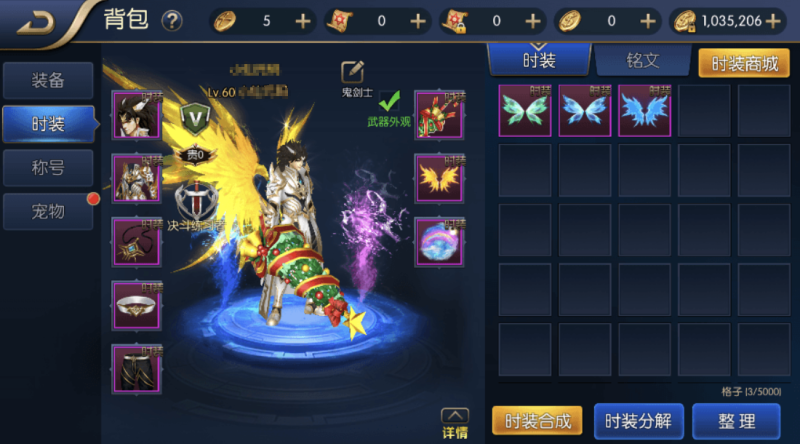Image resolution: width=800 pixels, height=444 pixels.
Task: Toggle the 武器外观 checkmark
Action: point(389,102)
